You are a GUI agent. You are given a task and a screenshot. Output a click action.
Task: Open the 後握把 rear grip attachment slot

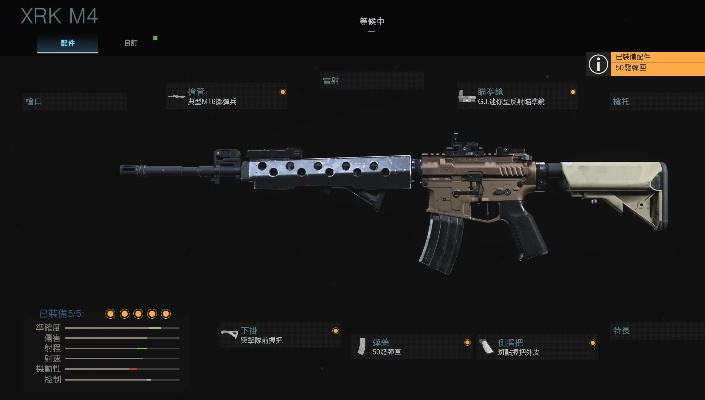(536, 346)
